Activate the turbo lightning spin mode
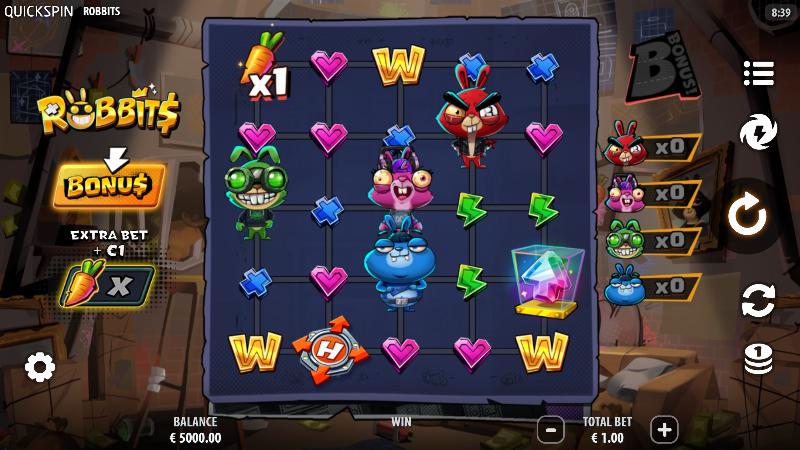Viewport: 800px width, 450px height. pos(759,133)
